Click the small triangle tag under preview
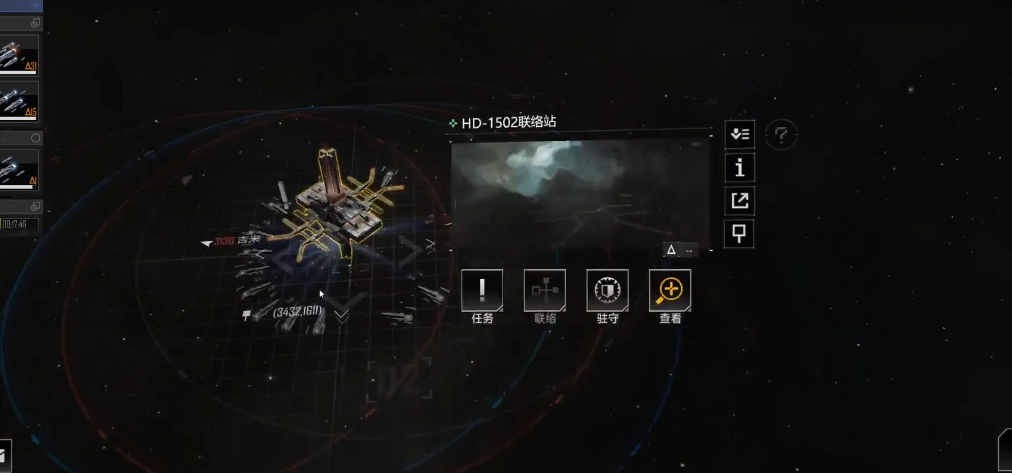 [x=671, y=250]
